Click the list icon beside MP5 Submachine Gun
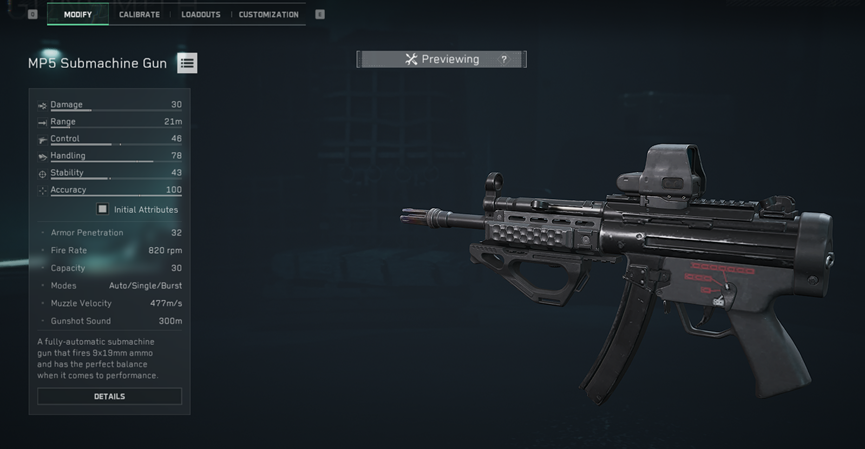Image resolution: width=865 pixels, height=449 pixels. pos(187,63)
